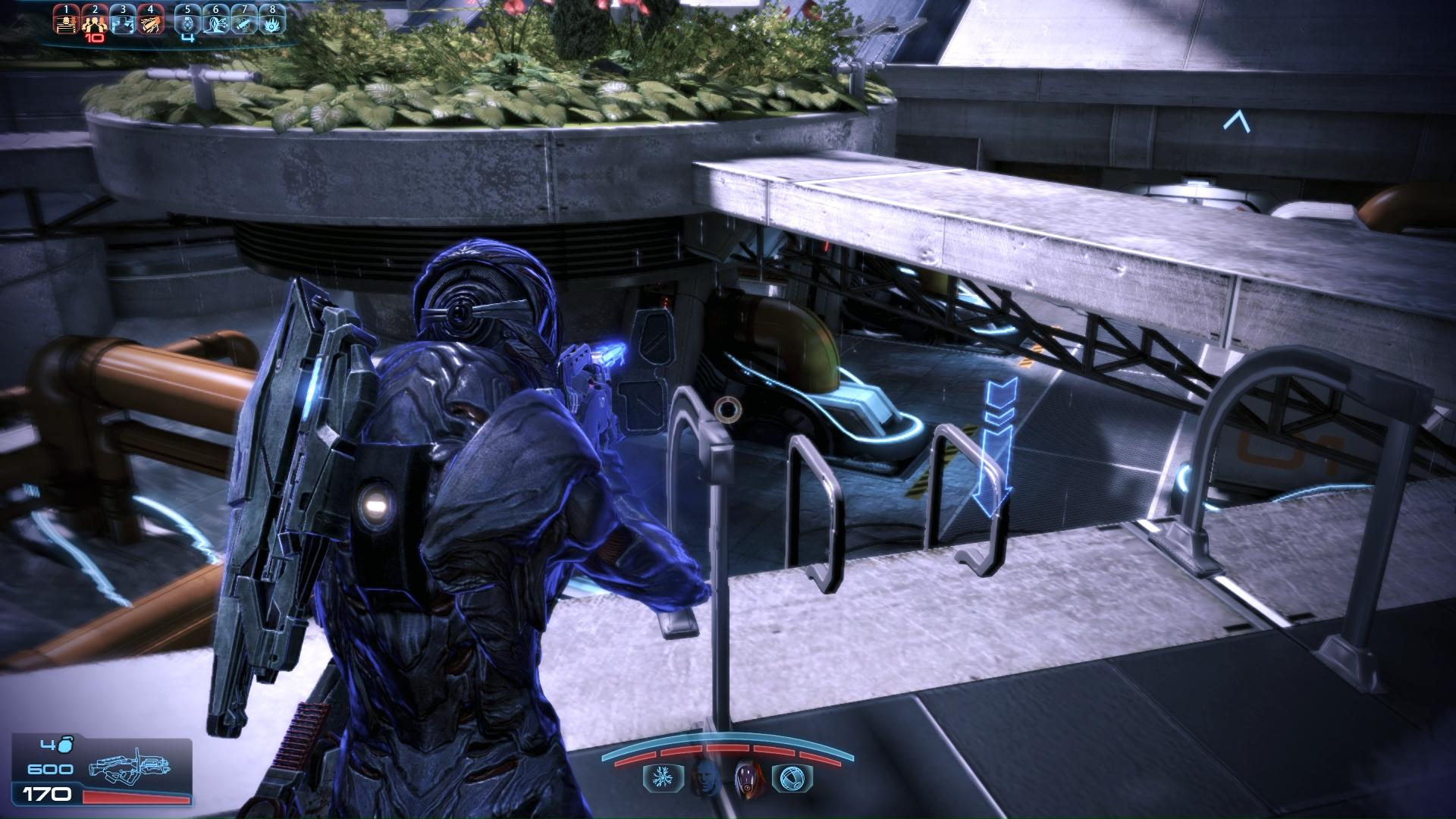
Task: Activate the power in hotbar slot 1
Action: (x=66, y=22)
